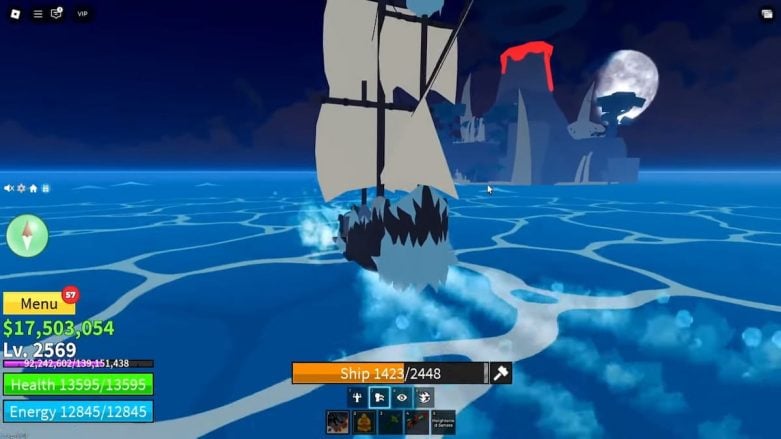781x439 pixels.
Task: Open the three-line hamburger menu
Action: pos(38,14)
